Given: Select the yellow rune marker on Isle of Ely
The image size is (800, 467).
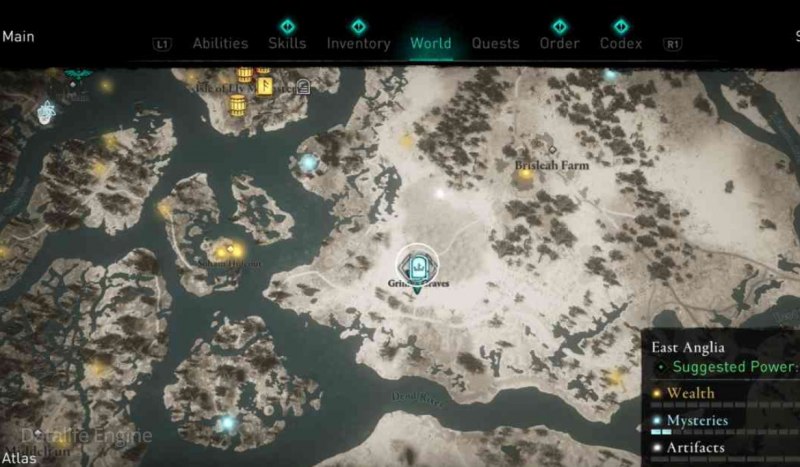Looking at the screenshot, I should (265, 86).
